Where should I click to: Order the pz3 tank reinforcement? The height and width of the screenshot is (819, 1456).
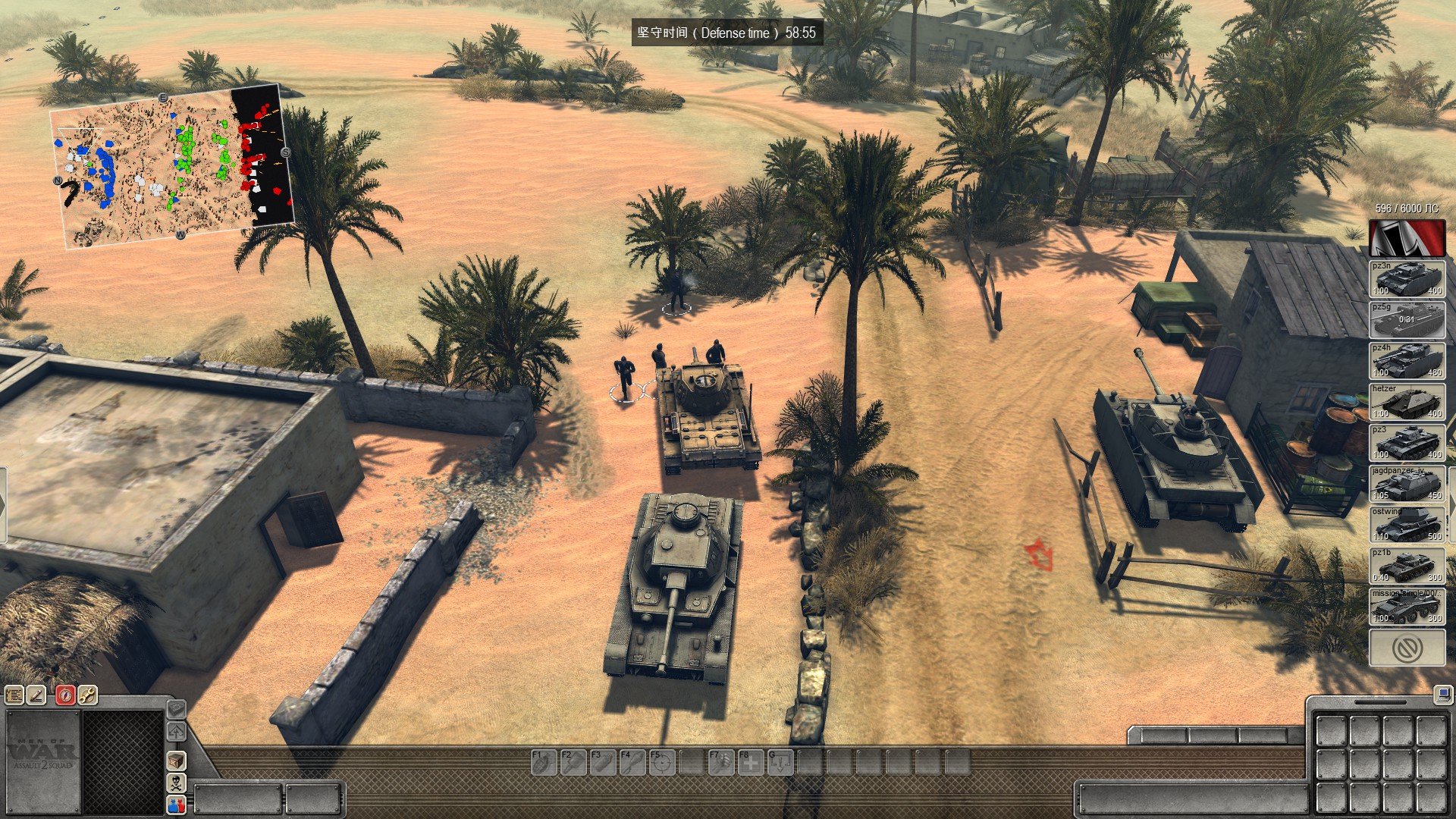click(1407, 443)
